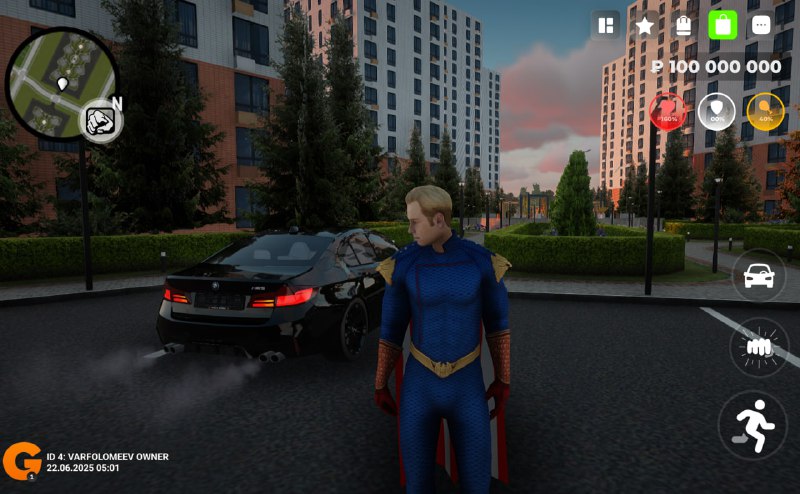
Task: Tap the car button
Action: tap(759, 275)
